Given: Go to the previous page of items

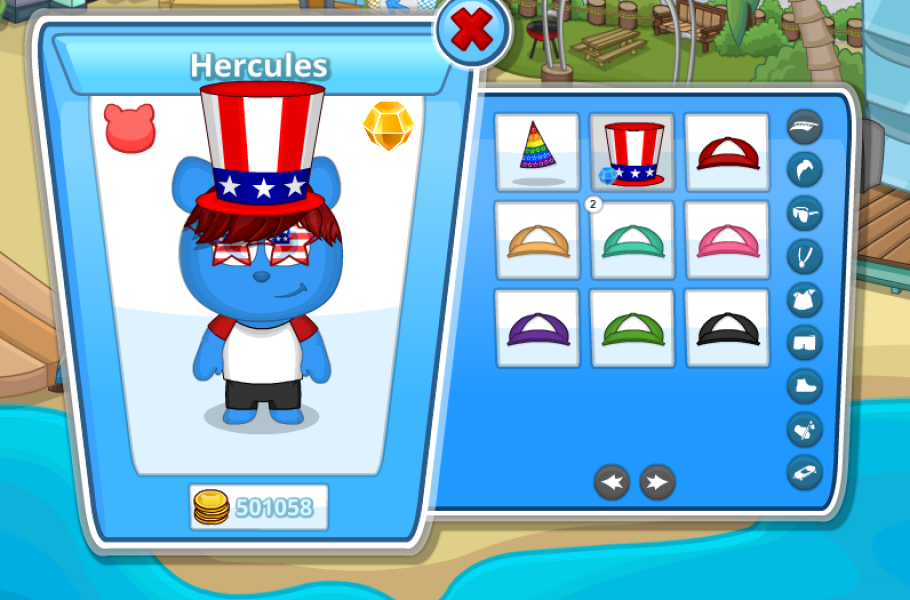Looking at the screenshot, I should click(x=612, y=482).
